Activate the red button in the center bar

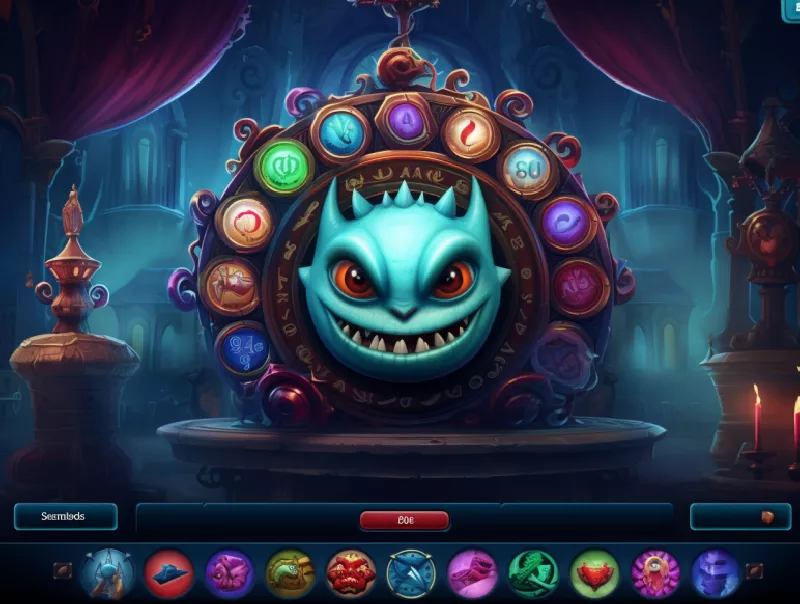[x=404, y=519]
